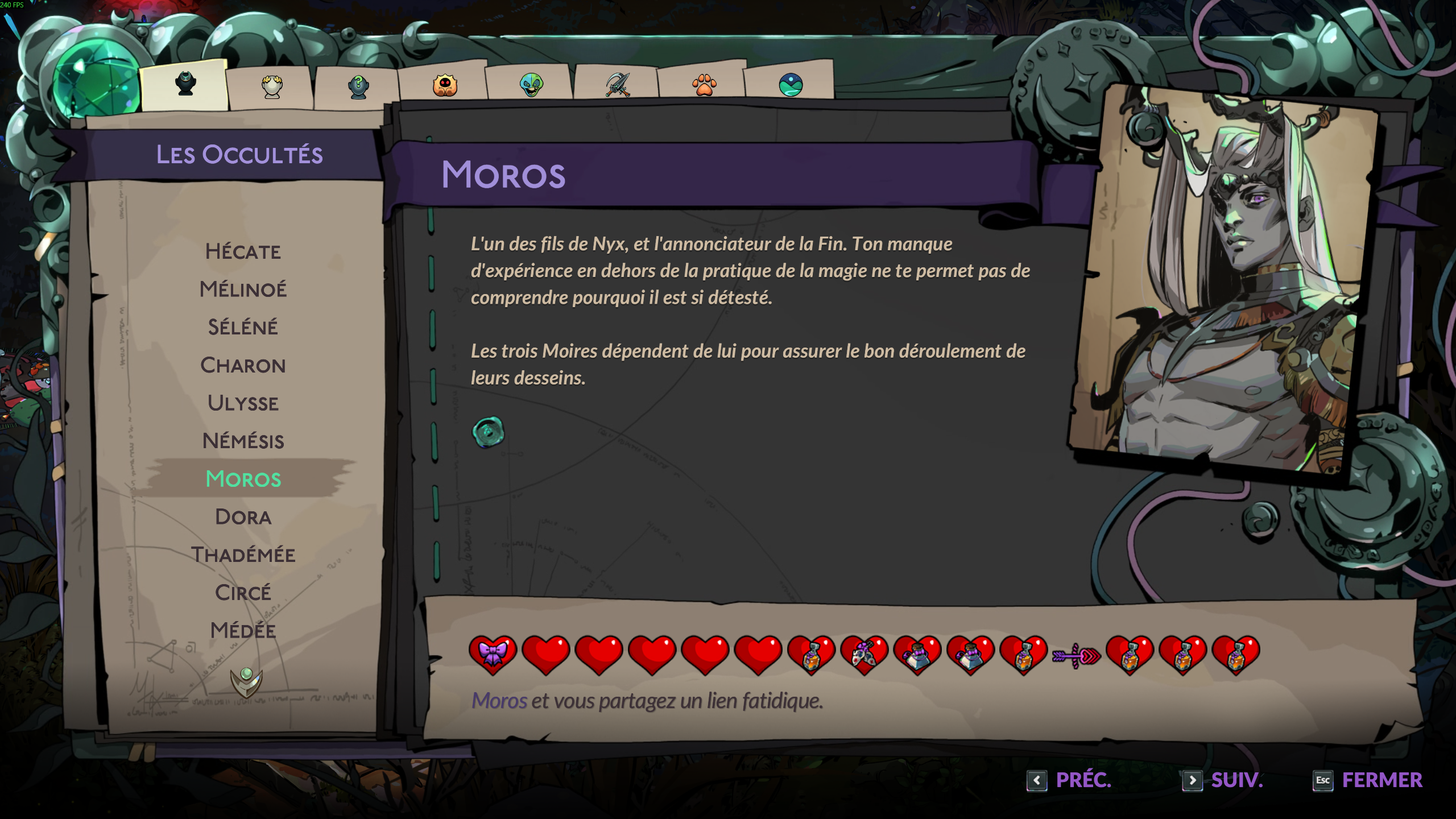This screenshot has height=819, width=1456.
Task: Select Hécate in the character list
Action: [243, 251]
